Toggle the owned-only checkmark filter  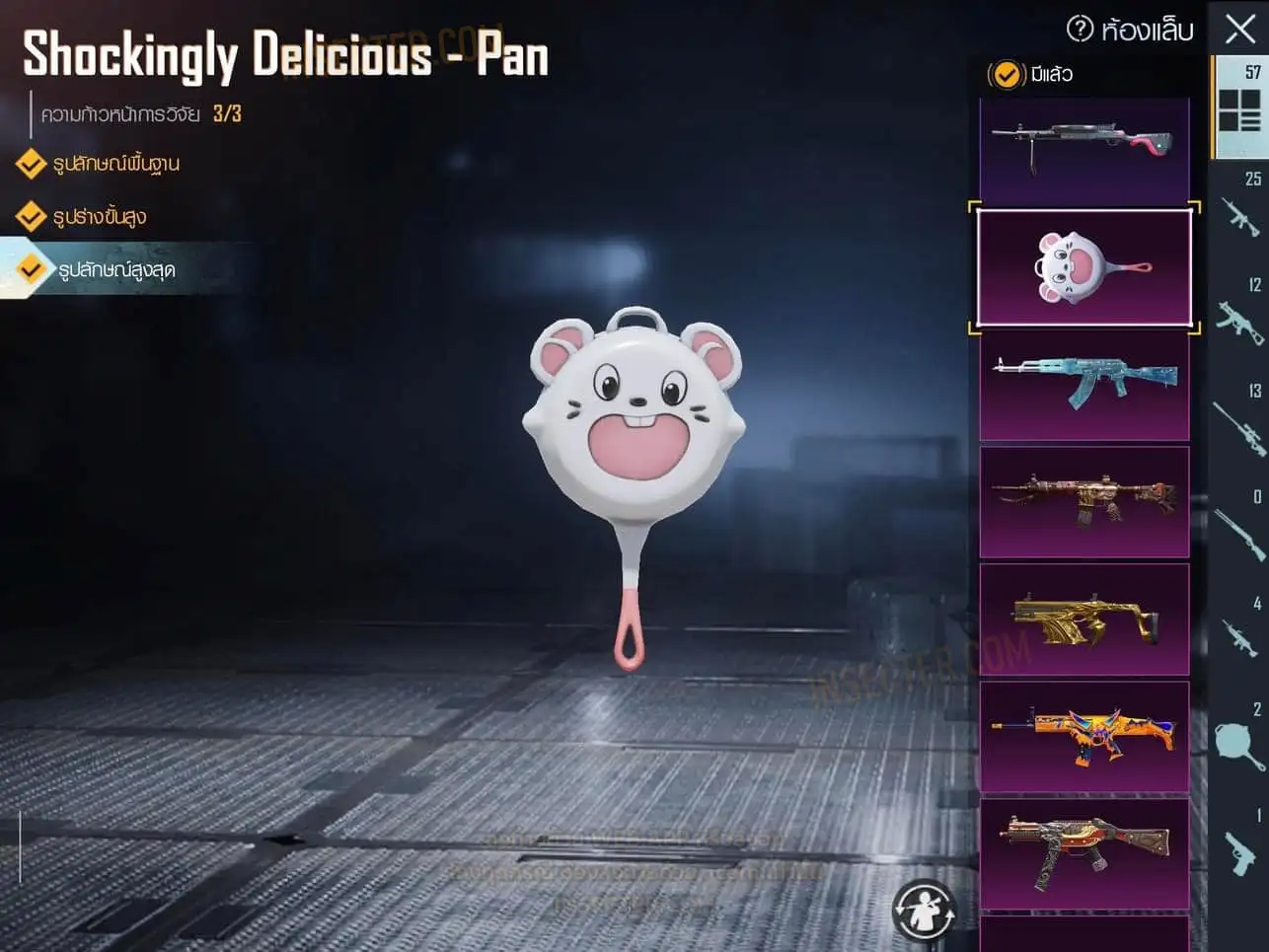pyautogui.click(x=1006, y=74)
